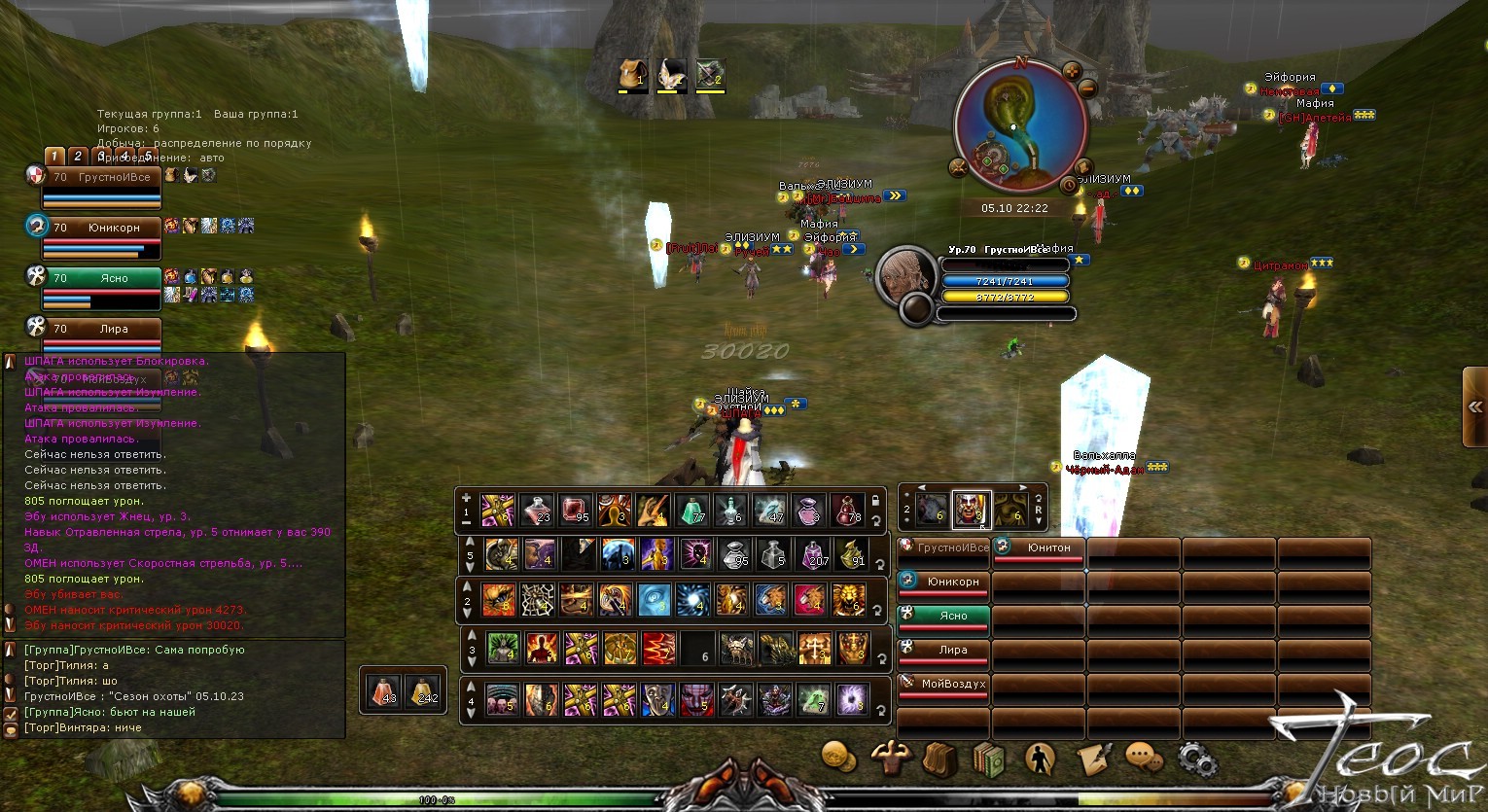The height and width of the screenshot is (812, 1488).
Task: Open the muscular torso character sheet
Action: pos(889,758)
